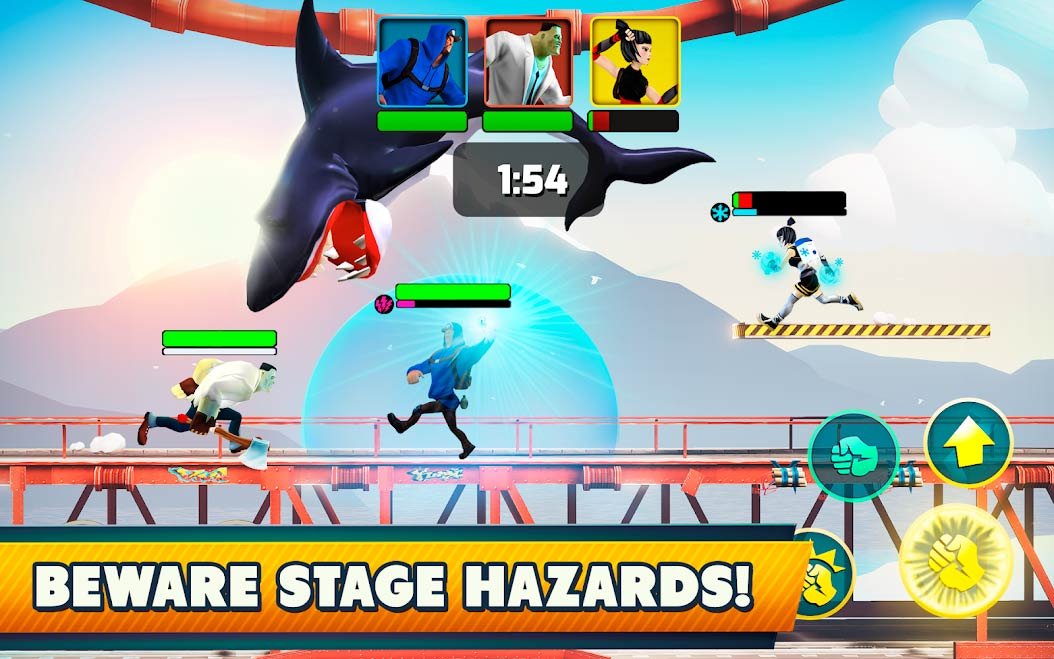
Task: Select the white-suited green-faced fighter portrait
Action: pos(528,62)
